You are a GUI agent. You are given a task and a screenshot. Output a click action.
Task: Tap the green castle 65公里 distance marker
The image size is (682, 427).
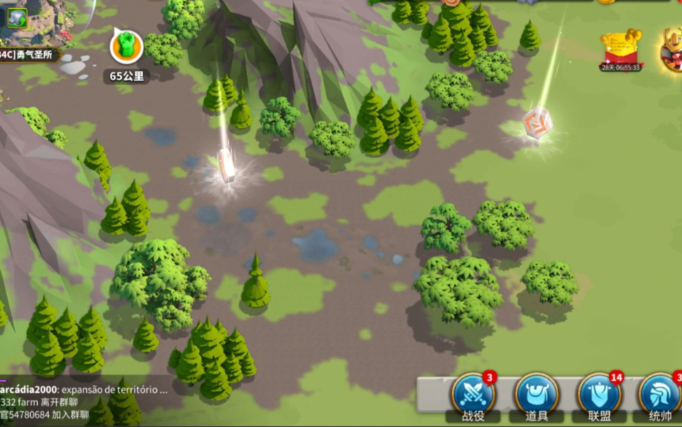pos(126,46)
